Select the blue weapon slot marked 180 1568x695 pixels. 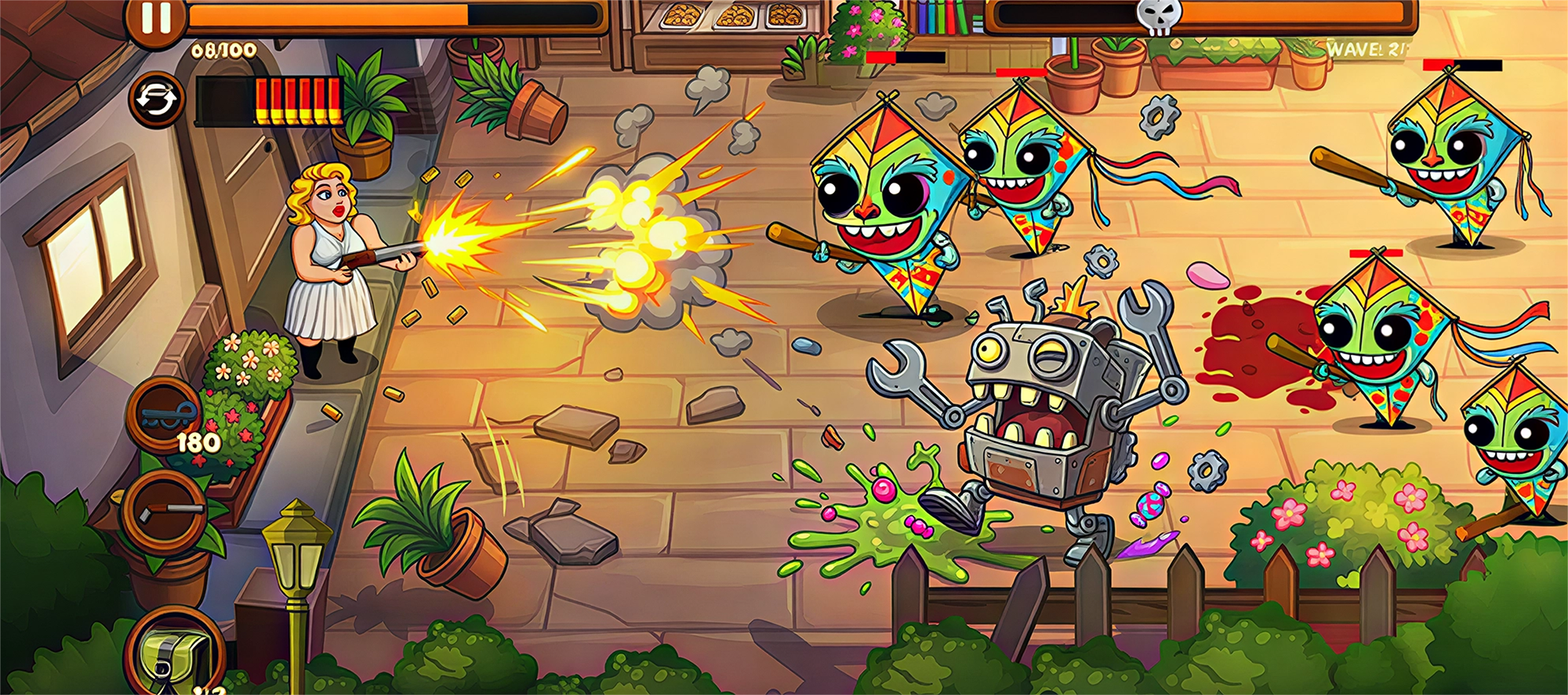[x=165, y=415]
